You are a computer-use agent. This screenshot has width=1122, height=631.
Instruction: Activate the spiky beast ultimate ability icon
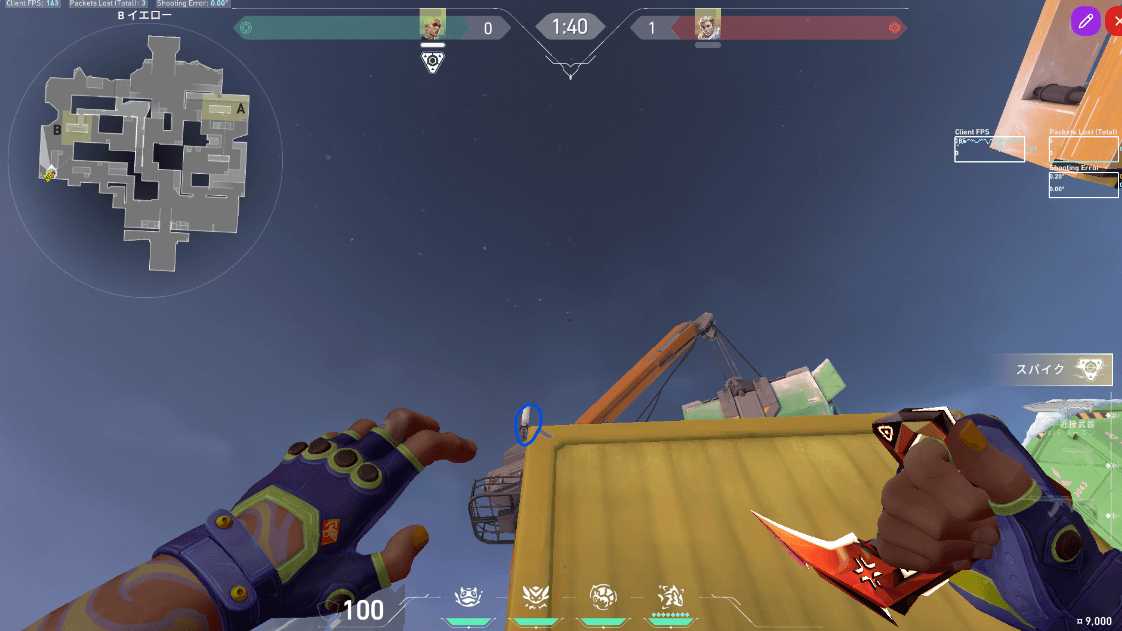670,597
